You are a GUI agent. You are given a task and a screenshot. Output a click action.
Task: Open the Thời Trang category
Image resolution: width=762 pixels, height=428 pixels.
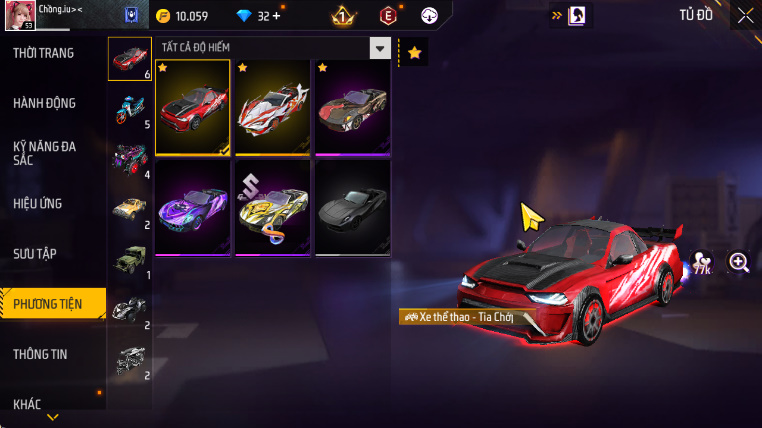44,53
